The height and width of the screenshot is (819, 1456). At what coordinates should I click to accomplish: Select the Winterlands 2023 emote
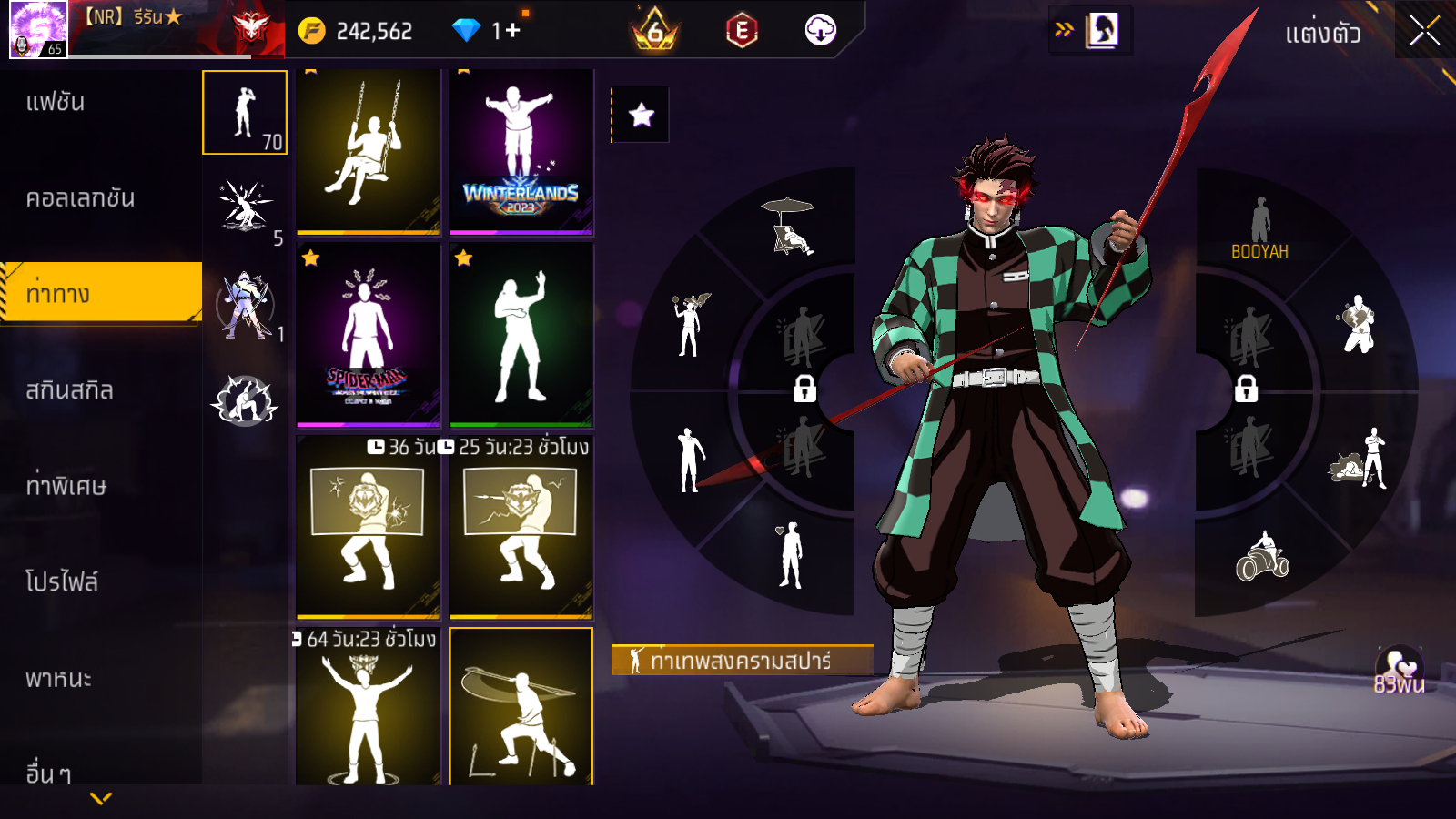(521, 151)
